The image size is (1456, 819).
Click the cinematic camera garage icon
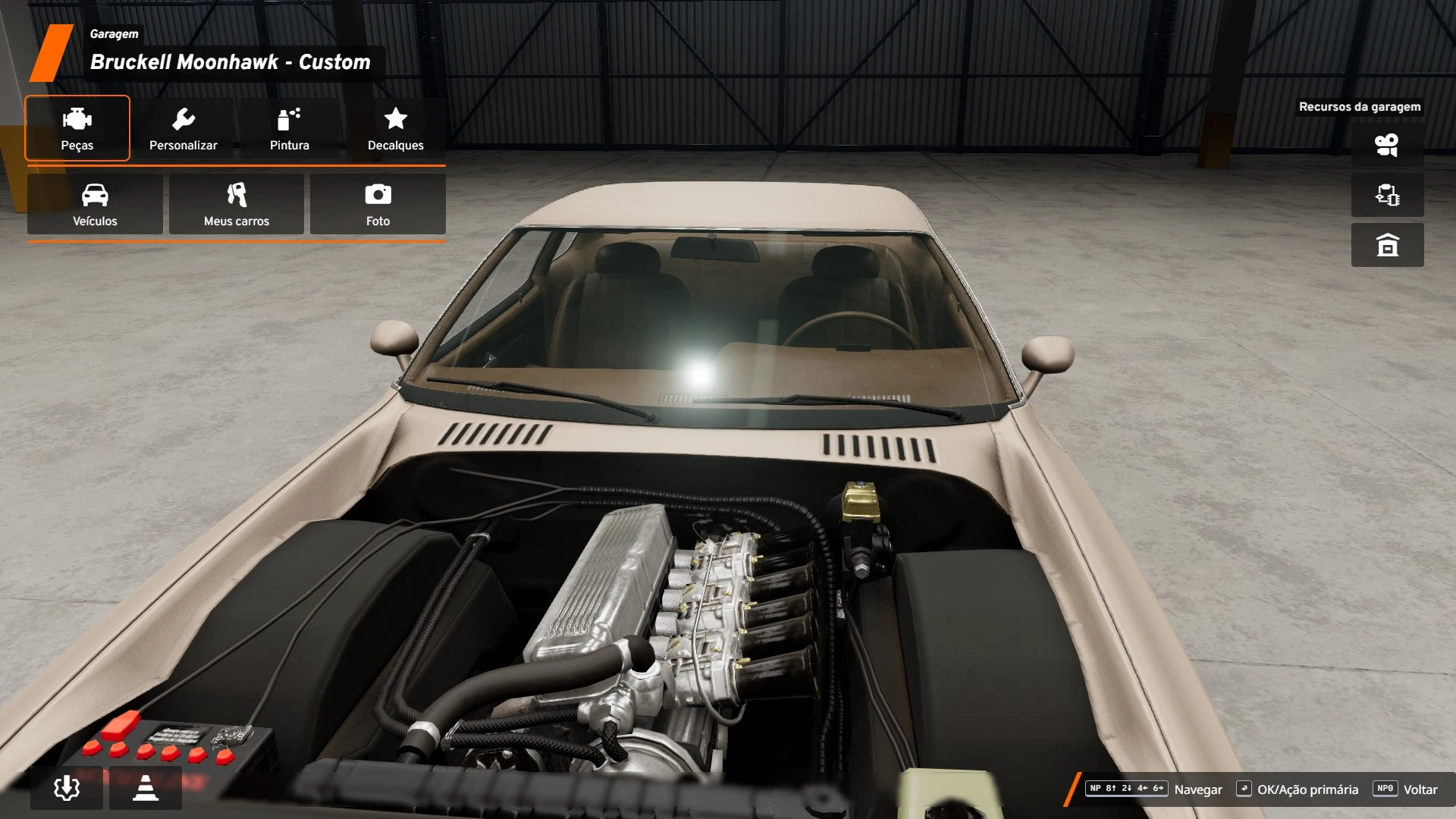[1387, 144]
